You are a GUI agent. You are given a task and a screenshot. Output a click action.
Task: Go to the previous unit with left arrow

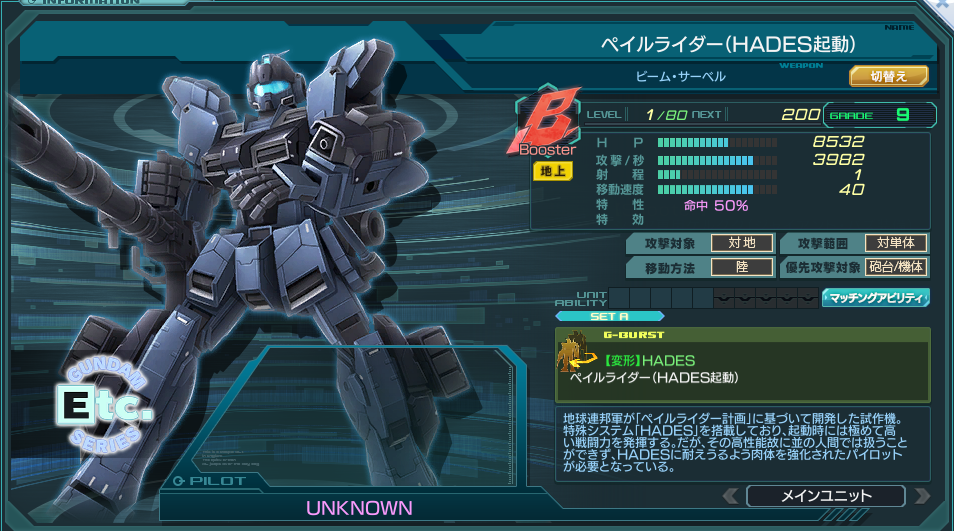point(731,496)
